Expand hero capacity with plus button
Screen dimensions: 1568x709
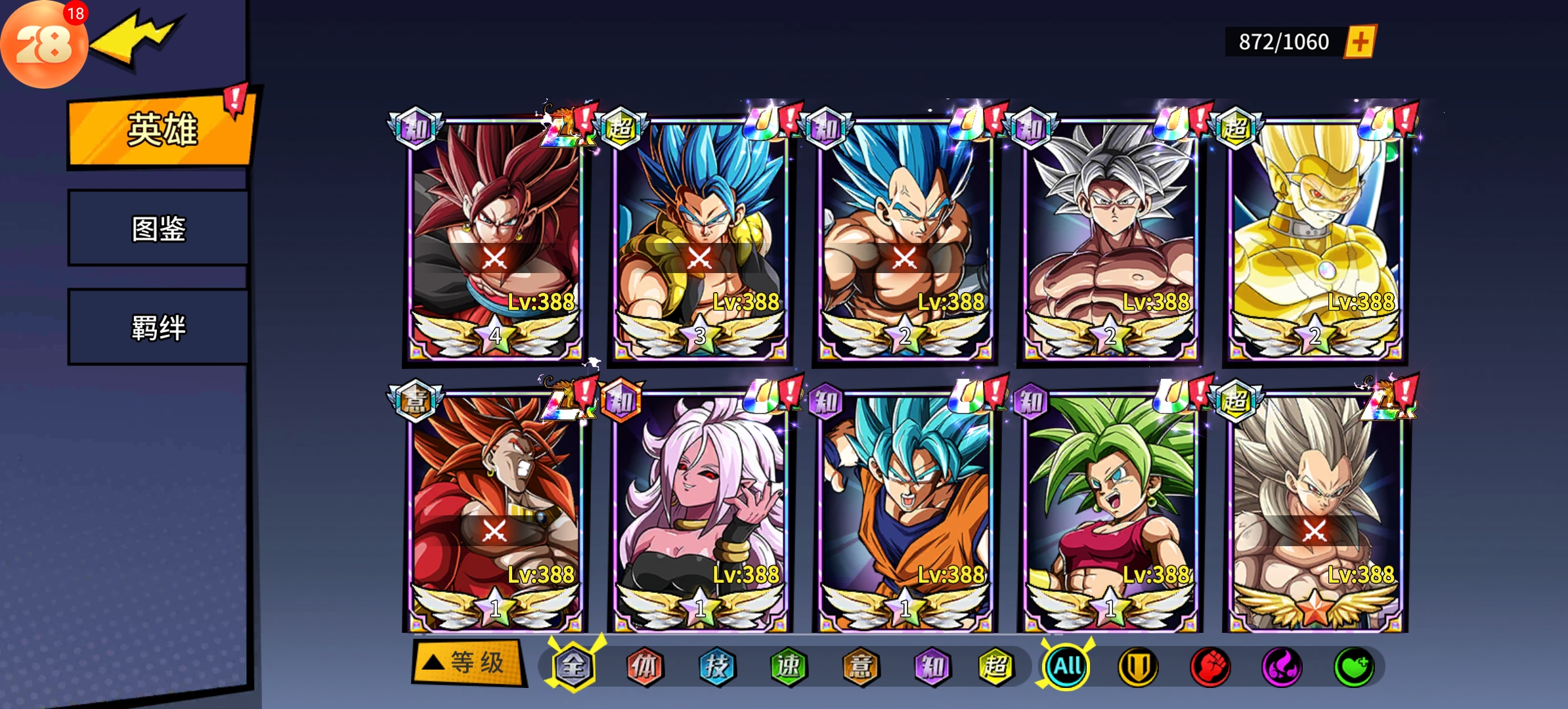pos(1360,42)
